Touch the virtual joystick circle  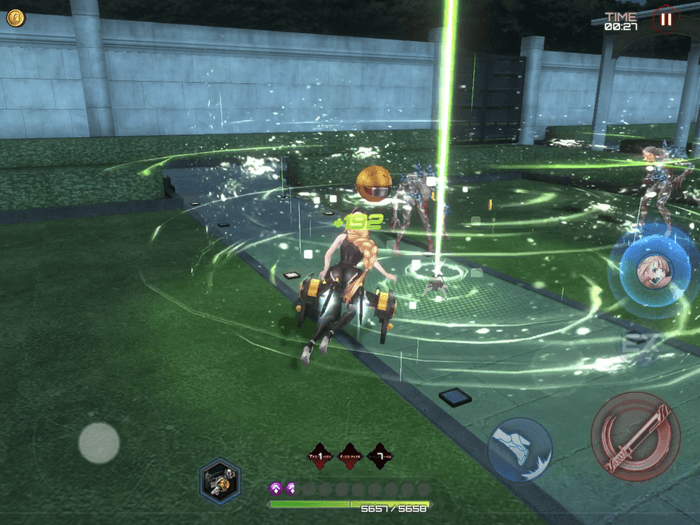point(99,442)
